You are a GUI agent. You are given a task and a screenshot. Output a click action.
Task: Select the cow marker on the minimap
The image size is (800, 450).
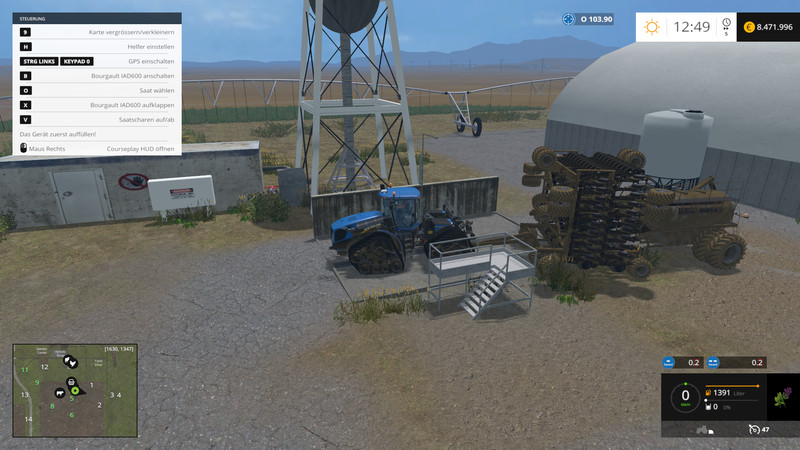click(60, 392)
